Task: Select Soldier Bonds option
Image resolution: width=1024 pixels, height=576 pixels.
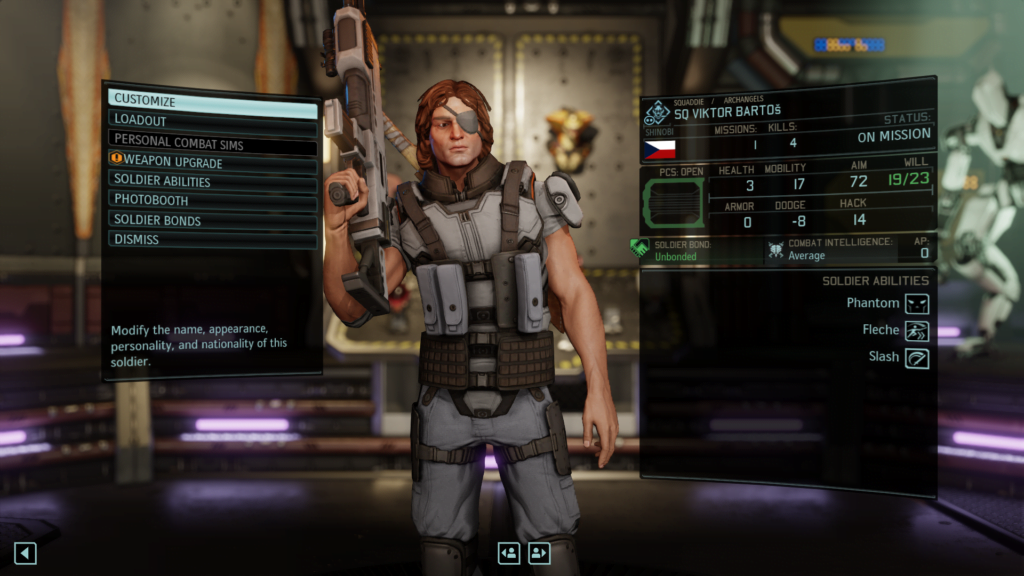Action: [x=212, y=220]
